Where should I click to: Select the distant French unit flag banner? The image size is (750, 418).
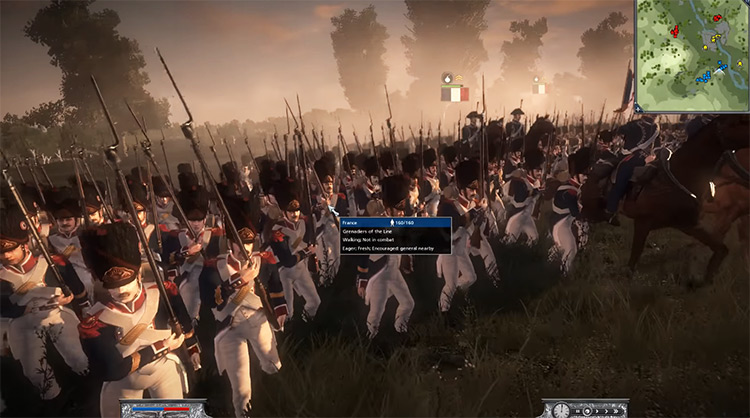(540, 87)
